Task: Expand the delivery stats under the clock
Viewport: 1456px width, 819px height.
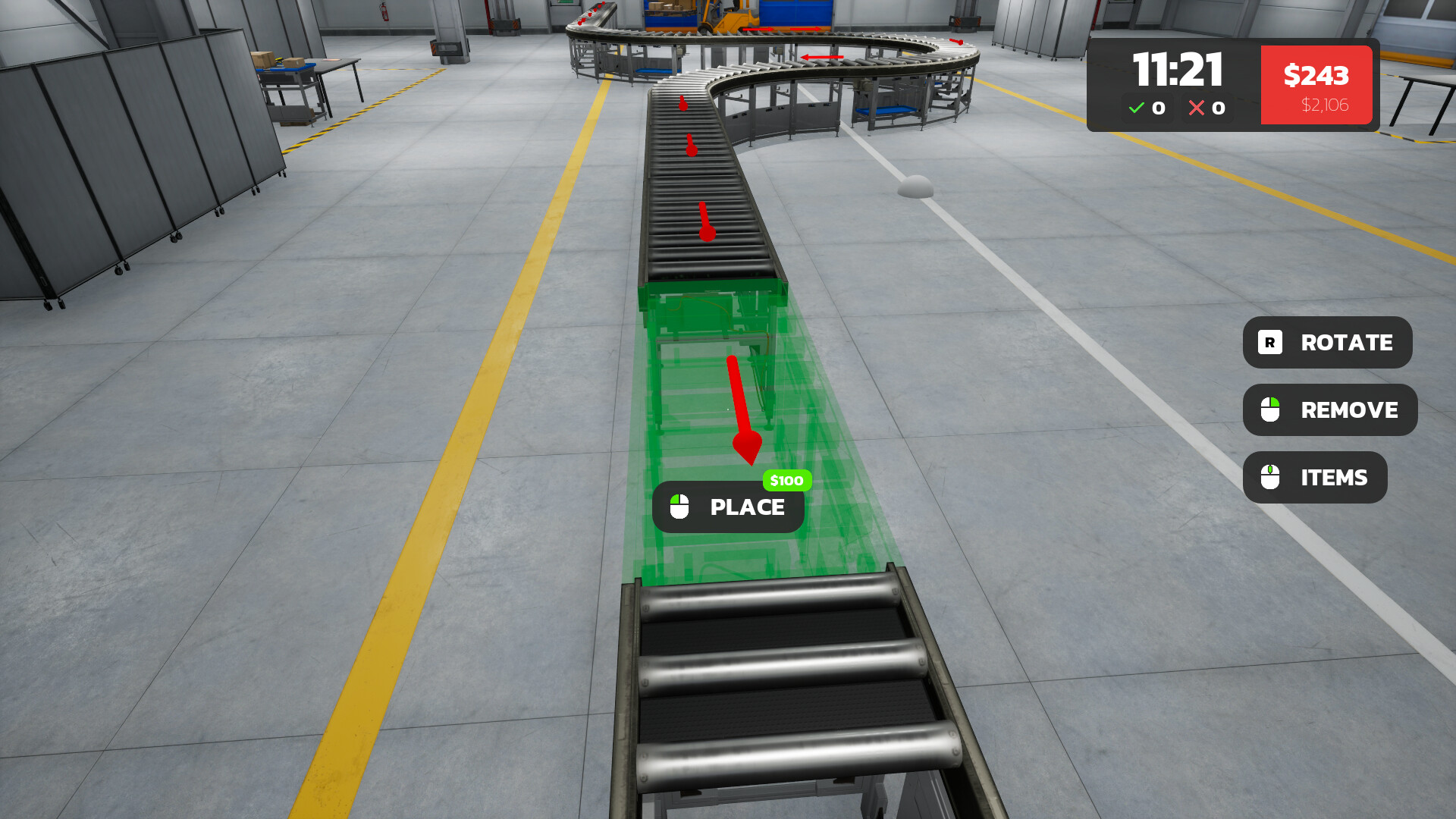Action: coord(1175,108)
